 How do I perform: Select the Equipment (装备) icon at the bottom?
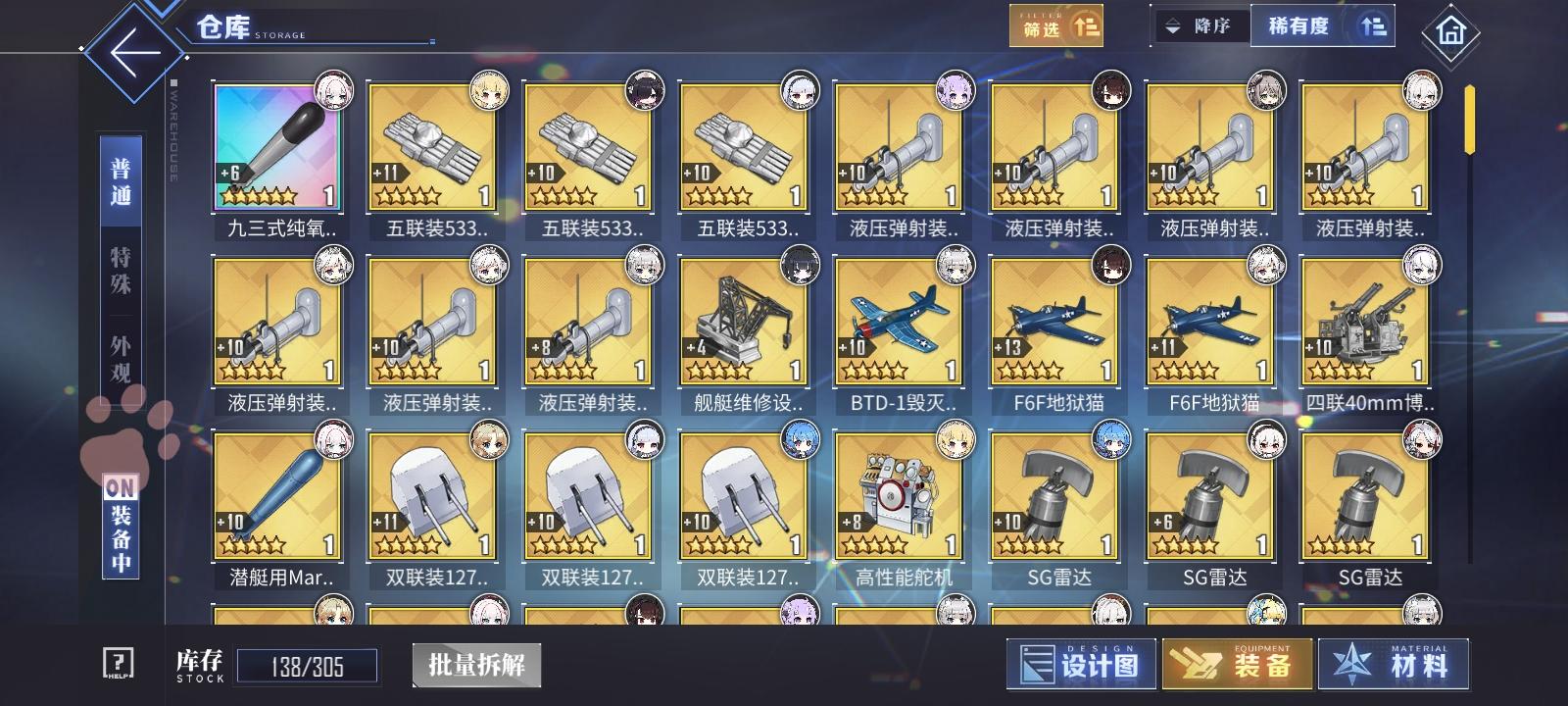pos(1235,663)
